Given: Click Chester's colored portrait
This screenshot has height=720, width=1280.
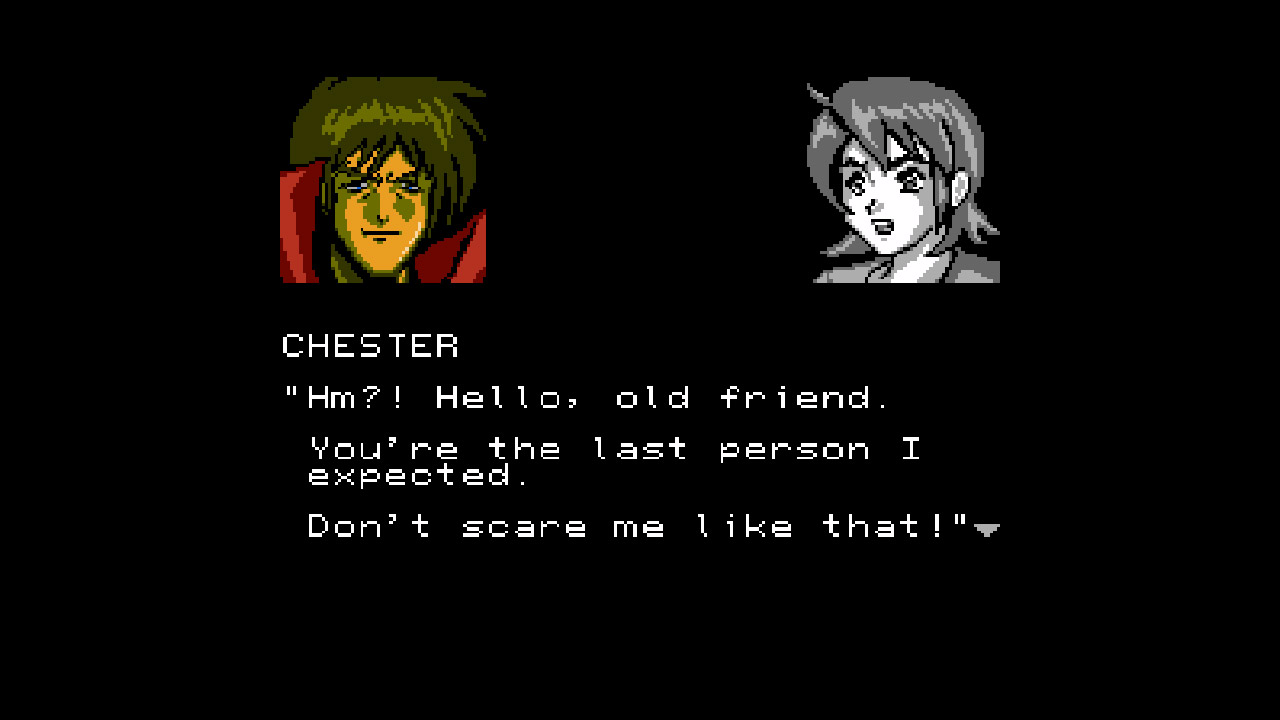Looking at the screenshot, I should point(388,180).
